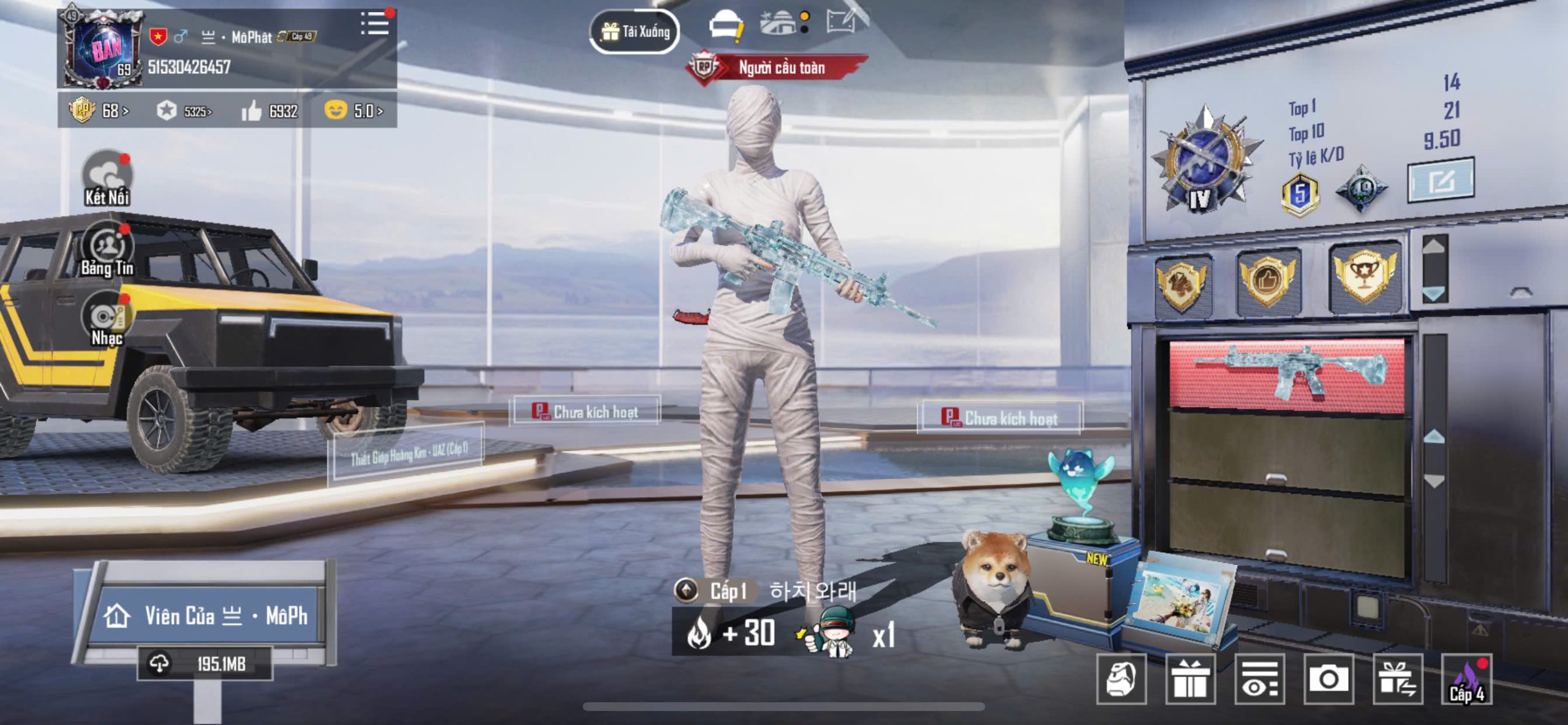Open the camera screenshot button
The image size is (1568, 725).
1328,678
